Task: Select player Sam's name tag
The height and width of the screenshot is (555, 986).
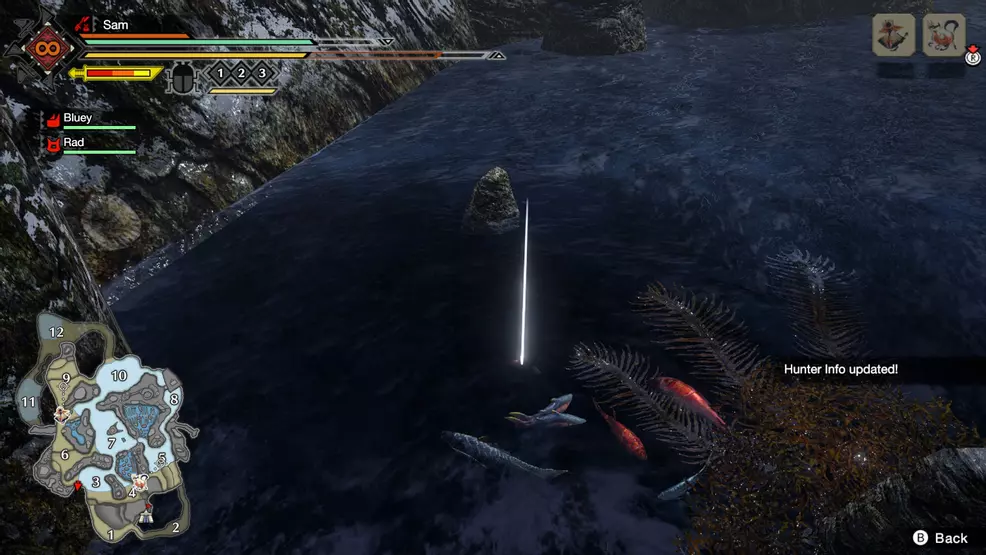Action: pos(115,24)
